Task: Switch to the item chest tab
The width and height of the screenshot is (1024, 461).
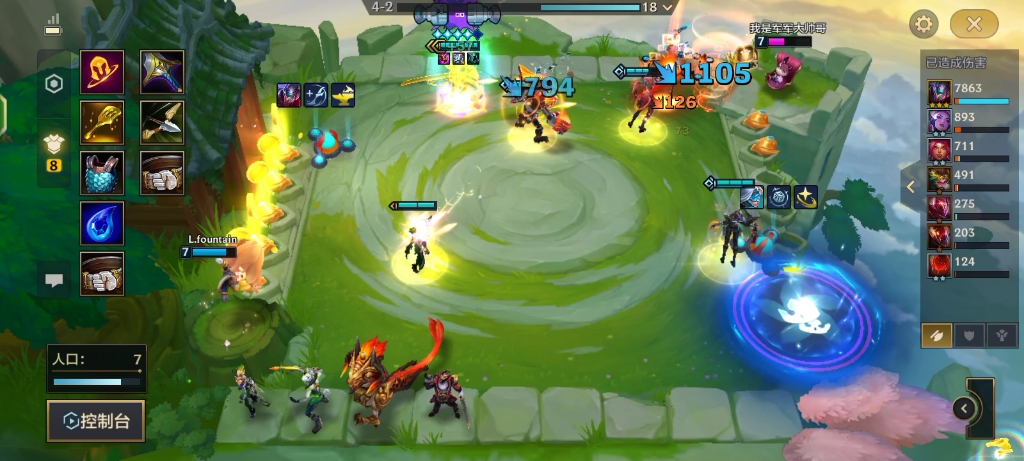Action: point(54,147)
